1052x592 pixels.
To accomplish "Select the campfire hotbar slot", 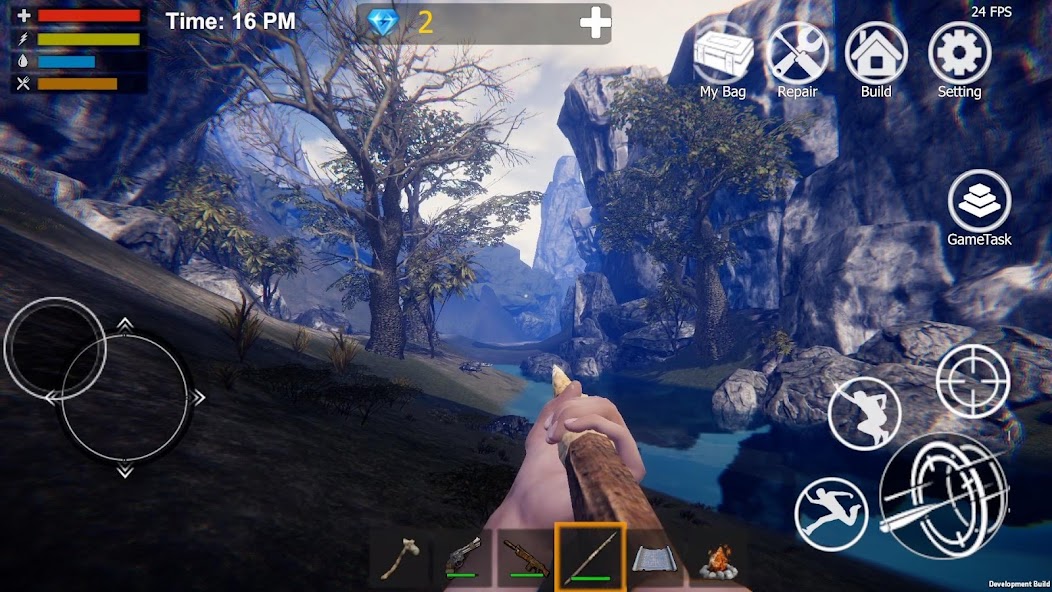I will coord(717,560).
